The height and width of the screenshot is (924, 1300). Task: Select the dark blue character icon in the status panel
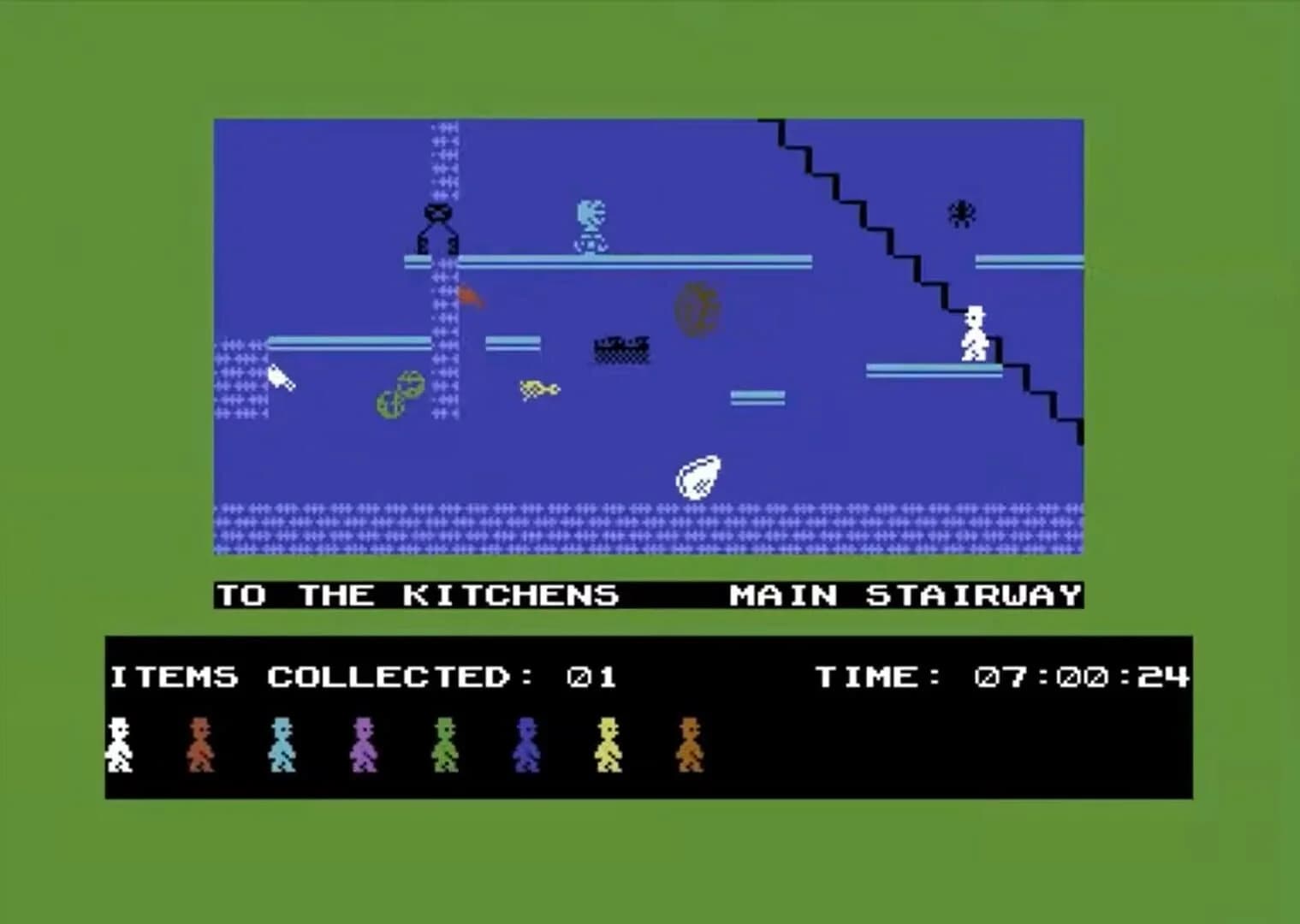click(528, 743)
